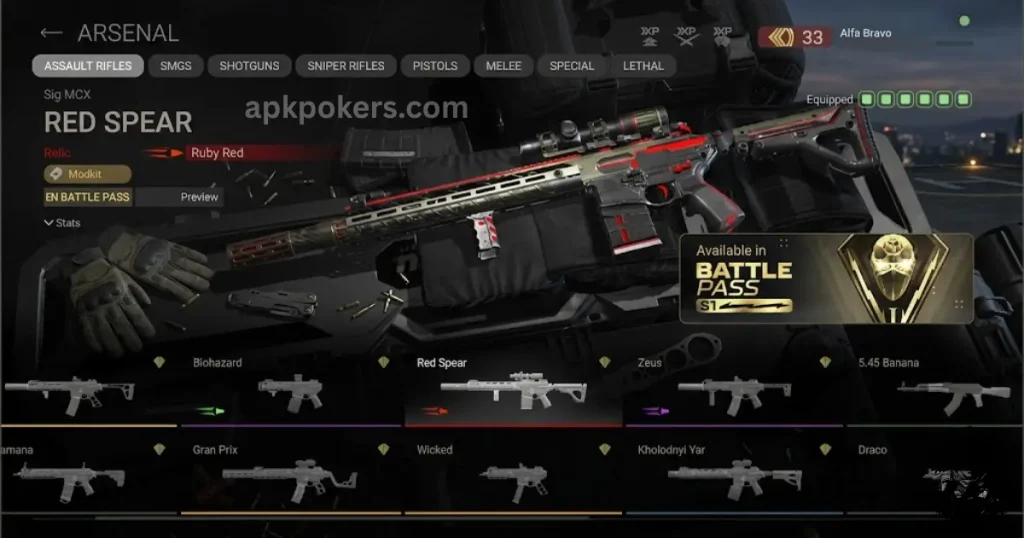Open the Modkit button

(x=86, y=174)
